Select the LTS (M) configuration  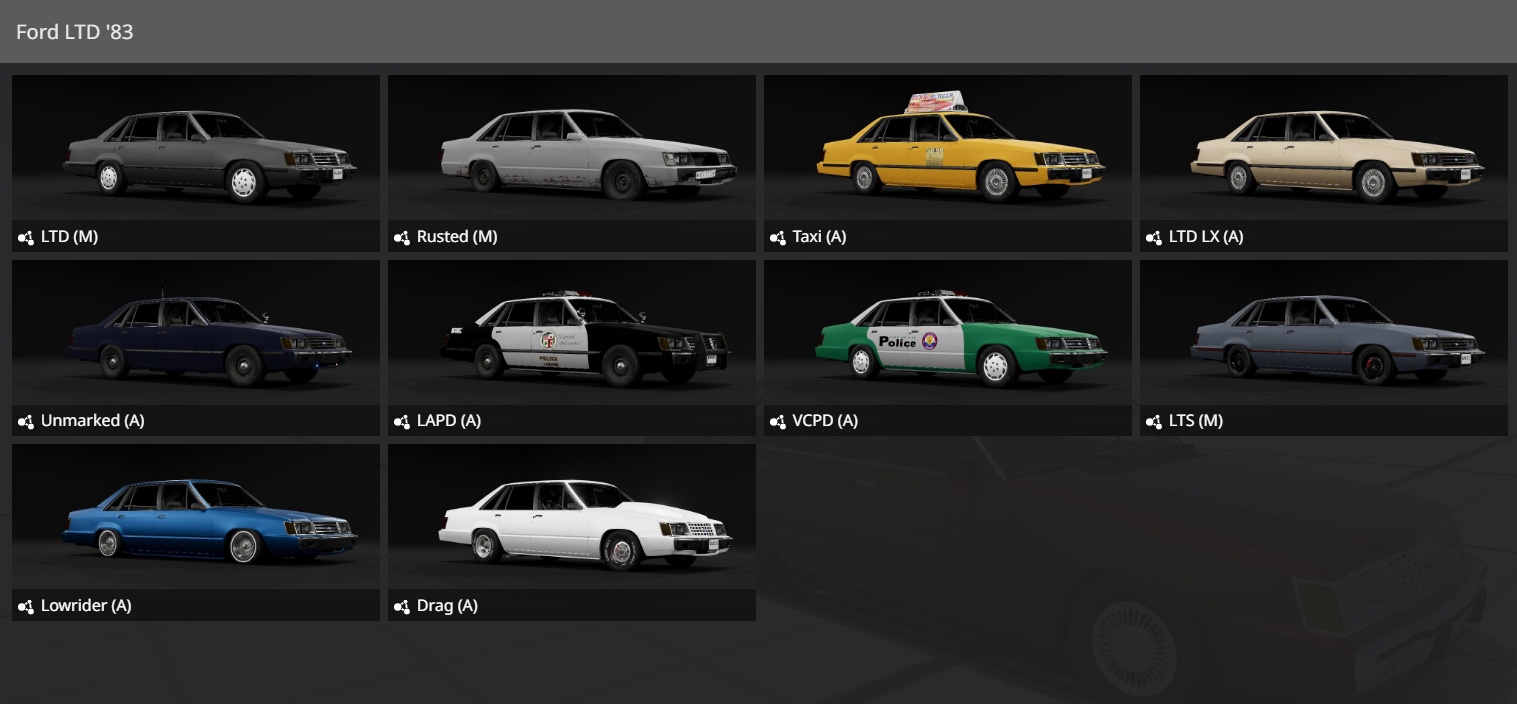1324,347
